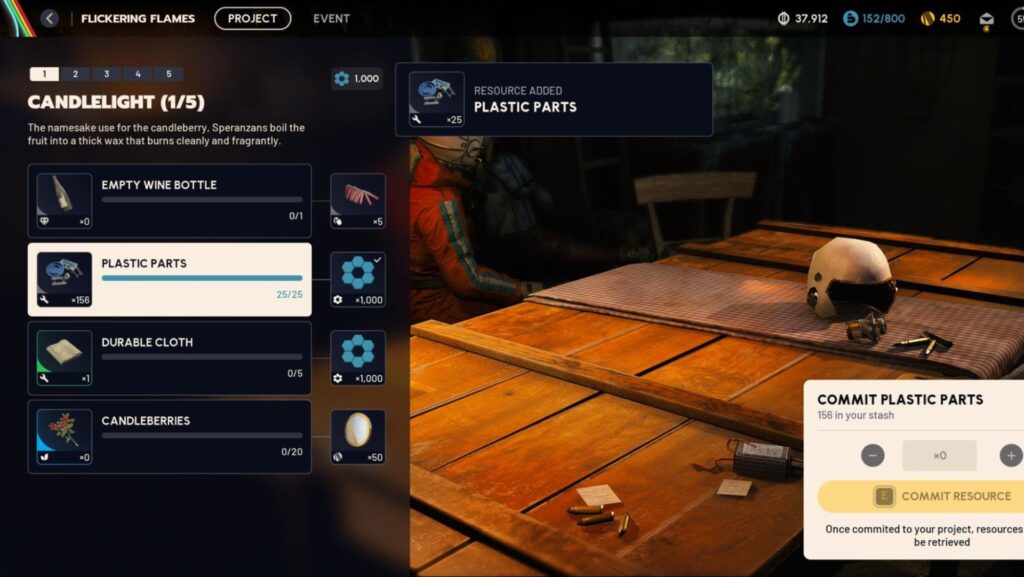
Task: Open the mail icon in top bar
Action: coord(987,19)
